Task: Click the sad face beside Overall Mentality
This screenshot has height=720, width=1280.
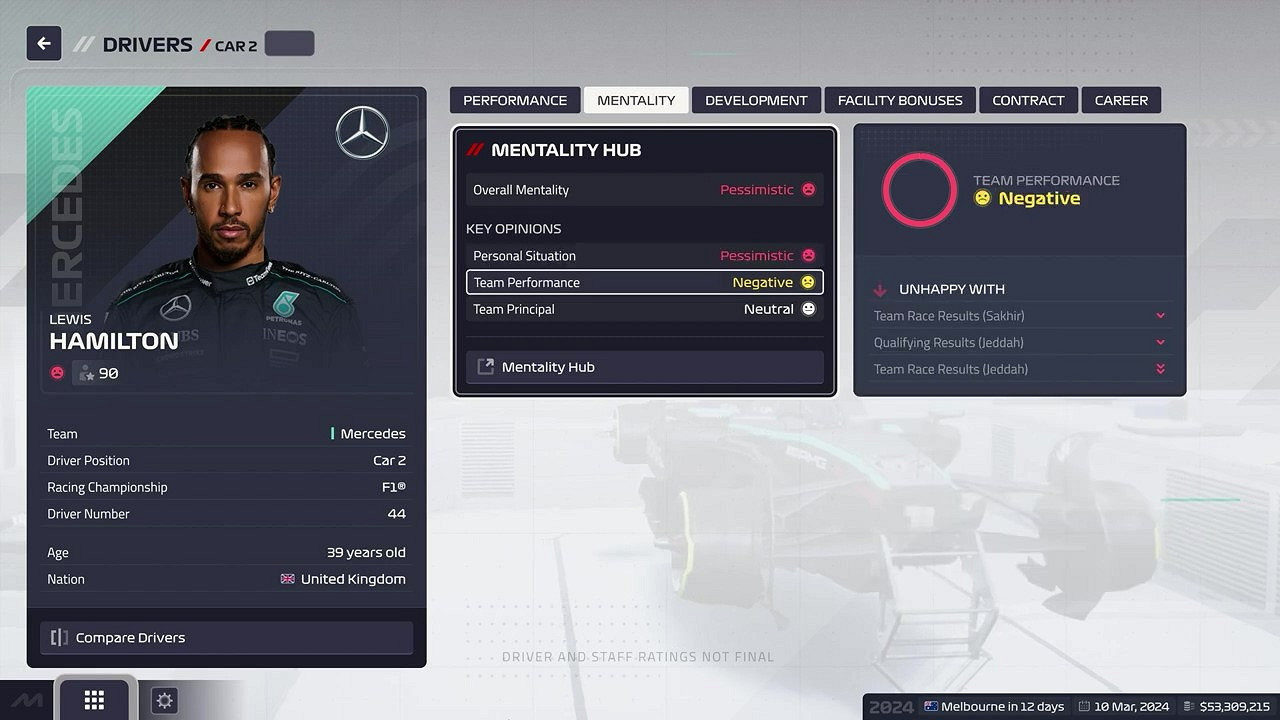Action: point(808,189)
